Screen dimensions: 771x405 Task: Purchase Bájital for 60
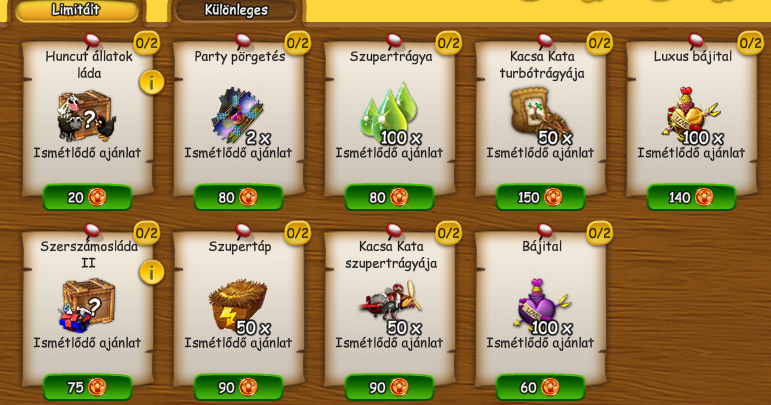pos(540,387)
